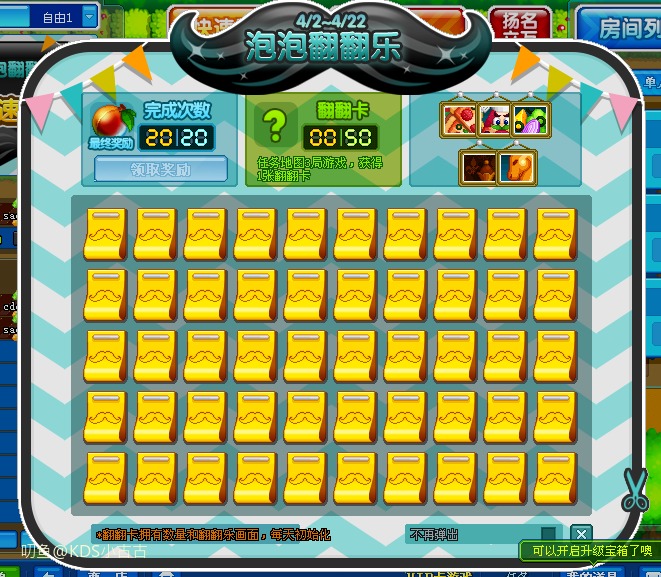Click the 可以开启升级宝箱了噢 notification
Image resolution: width=661 pixels, height=577 pixels.
coord(588,550)
